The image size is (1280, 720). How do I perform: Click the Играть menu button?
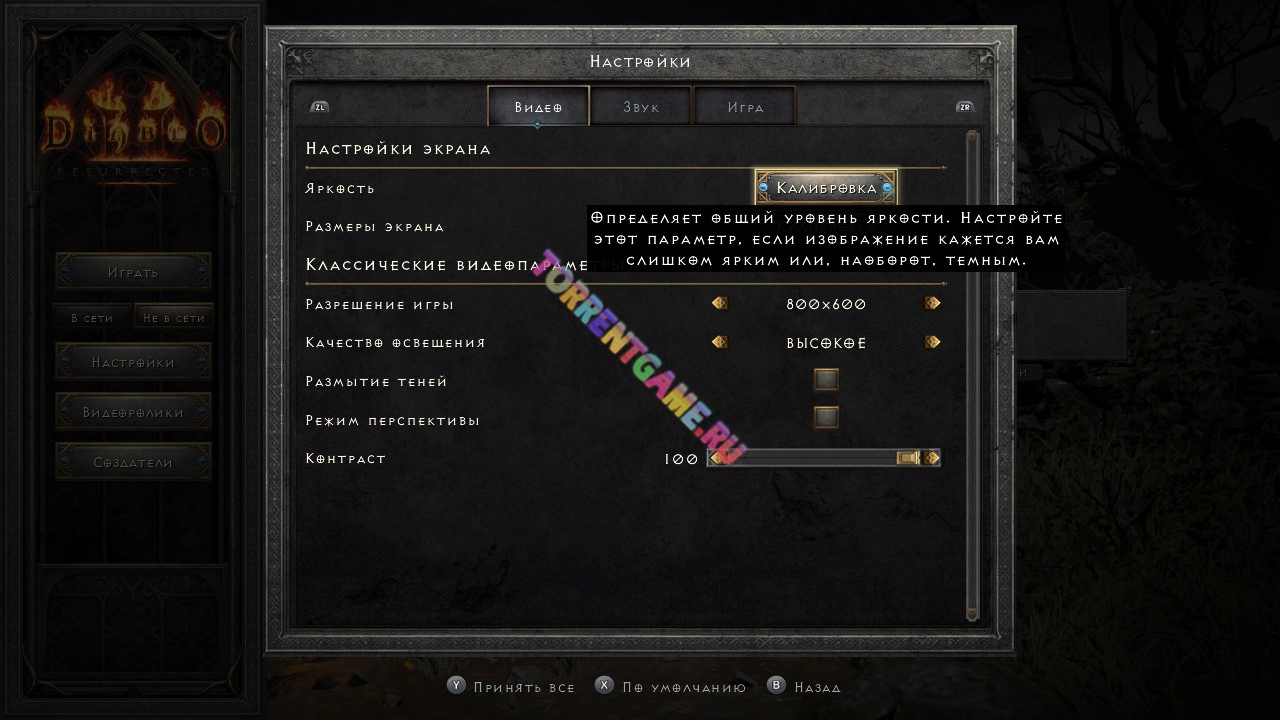click(133, 271)
